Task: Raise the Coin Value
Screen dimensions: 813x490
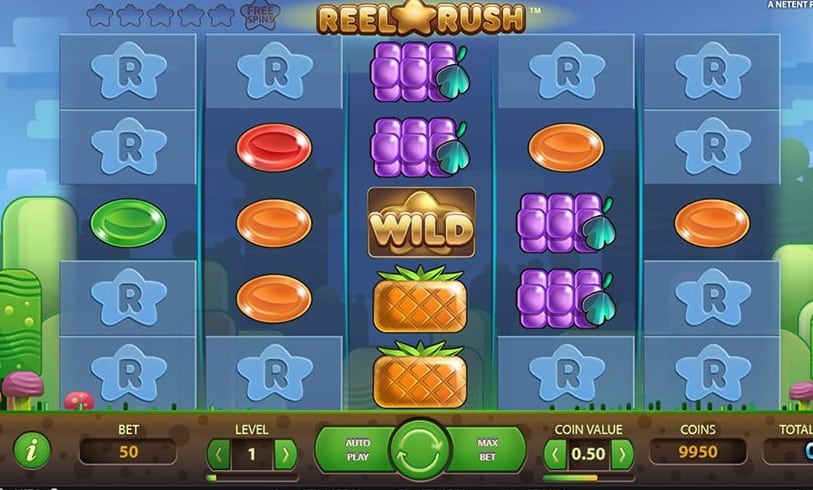Action: tap(621, 455)
